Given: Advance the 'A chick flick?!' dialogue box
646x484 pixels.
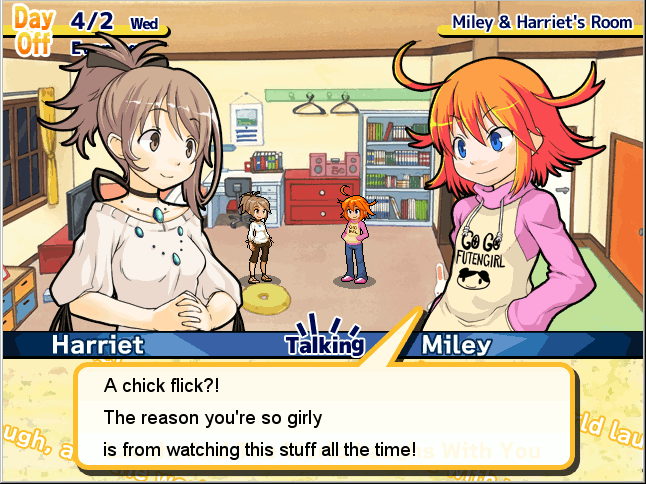Looking at the screenshot, I should pos(325,417).
